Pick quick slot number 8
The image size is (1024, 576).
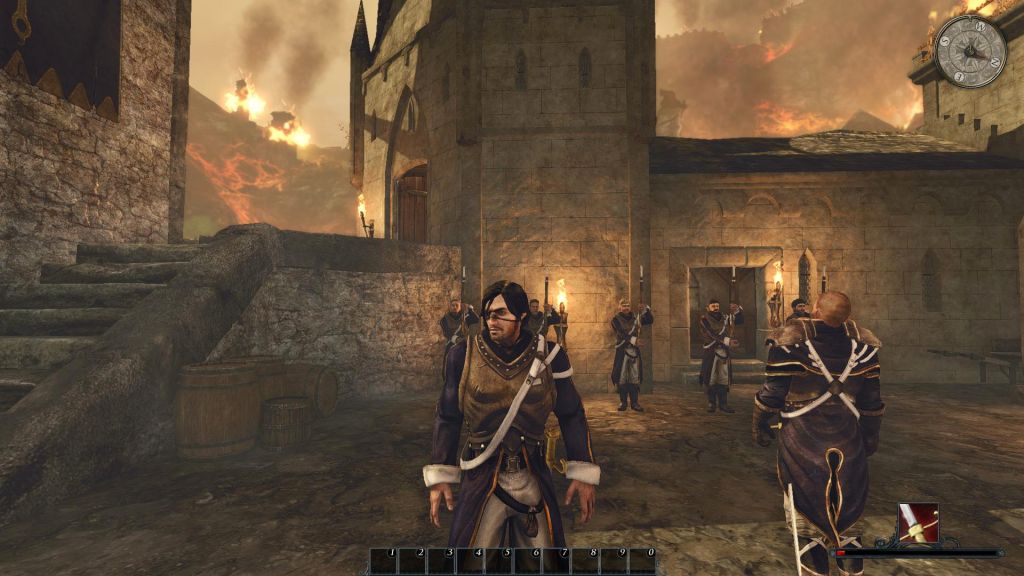pyautogui.click(x=585, y=560)
